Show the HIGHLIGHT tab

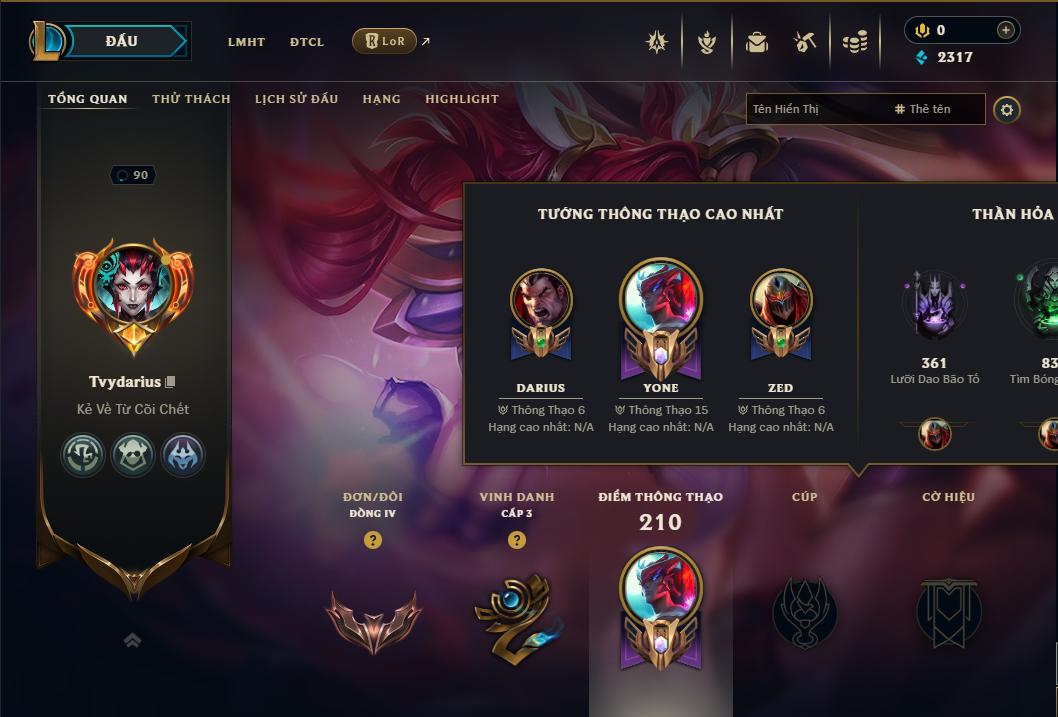click(x=462, y=99)
